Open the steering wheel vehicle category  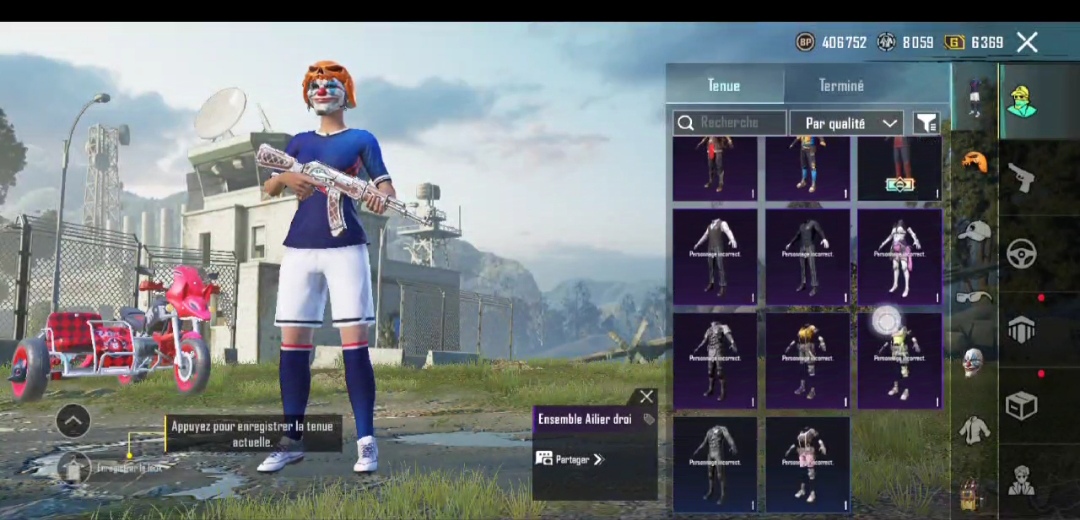pyautogui.click(x=1021, y=254)
